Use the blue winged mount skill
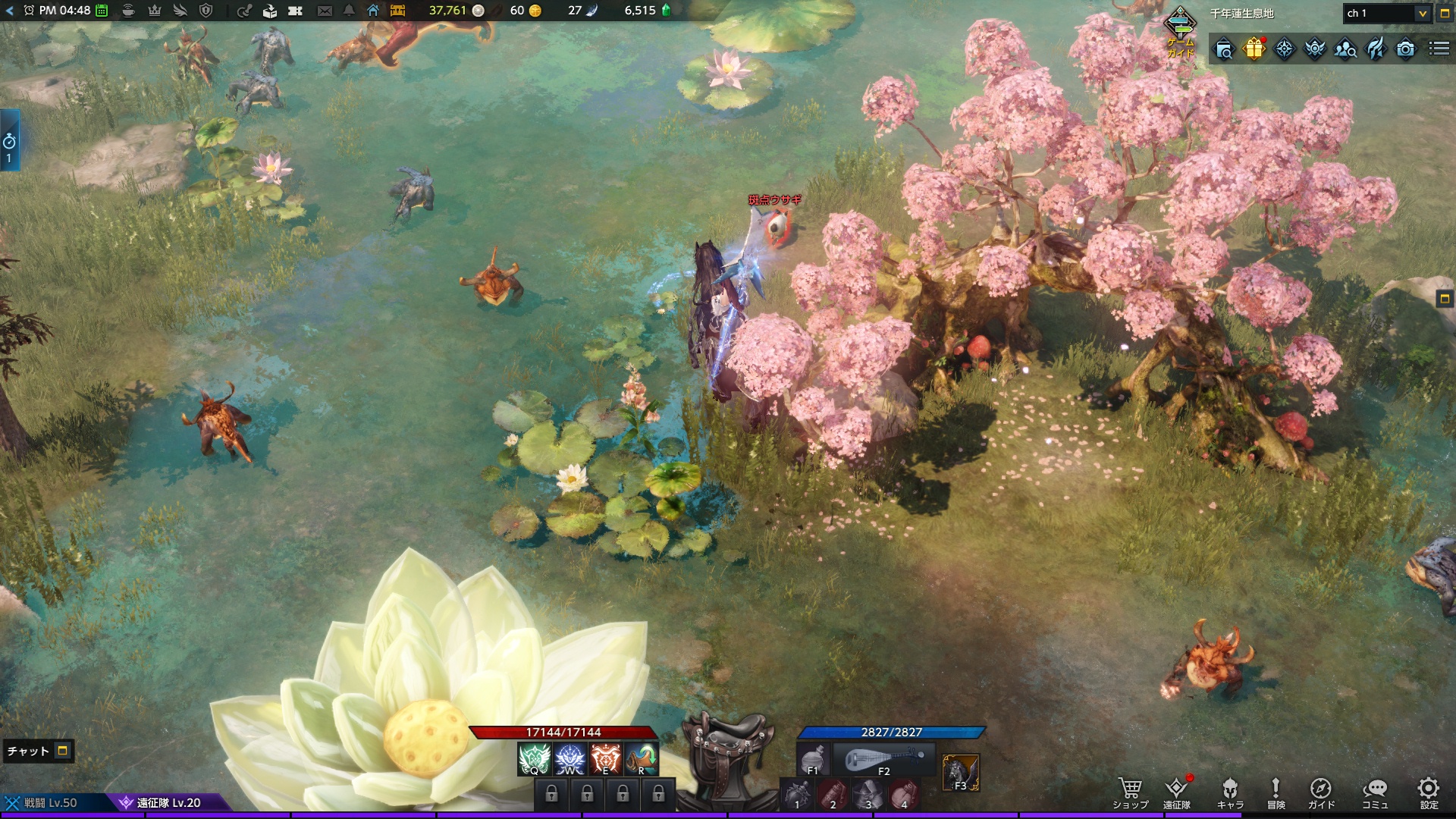 (x=570, y=760)
